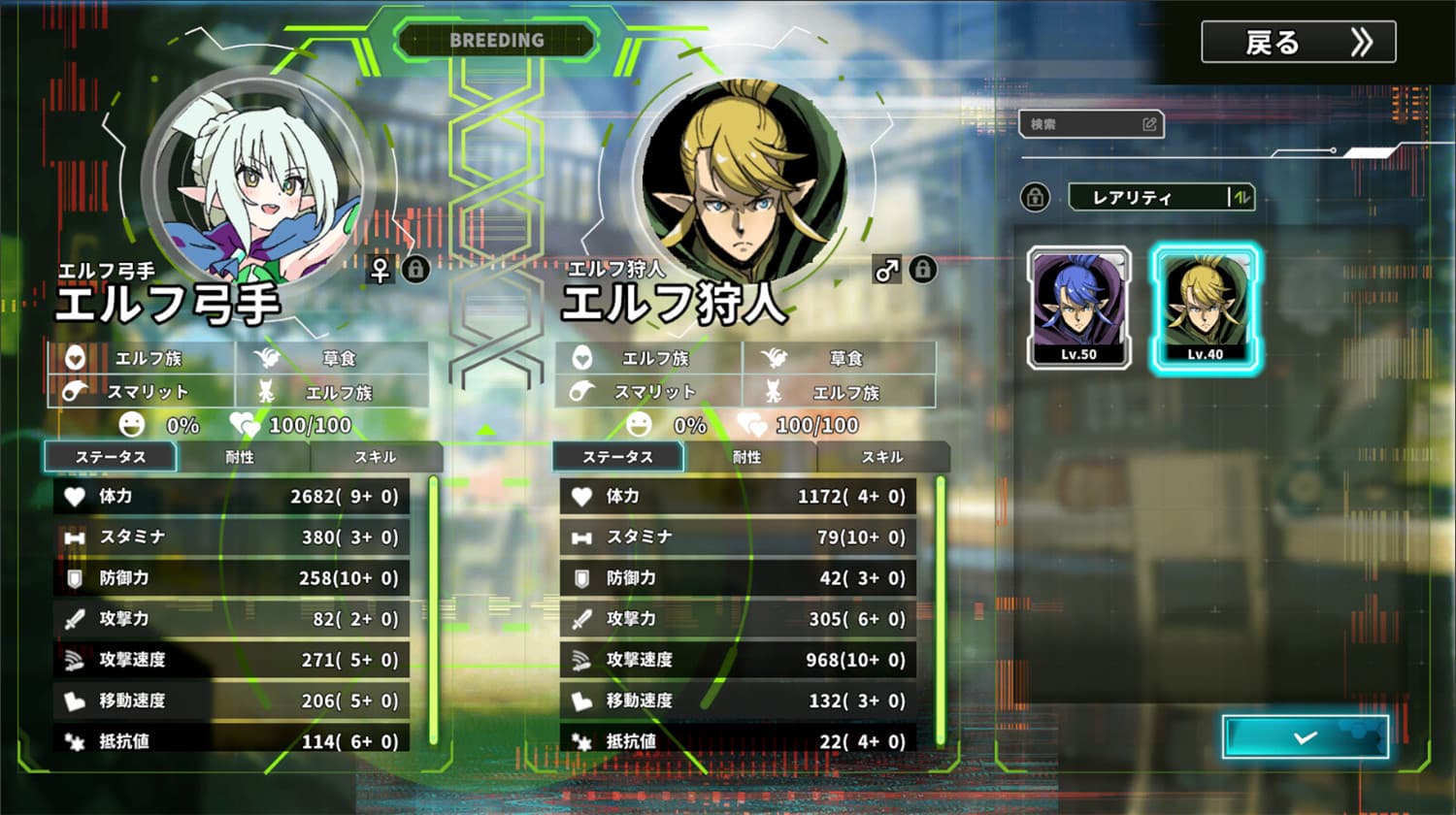Click the edit pencil icon in the search box

pos(1149,124)
